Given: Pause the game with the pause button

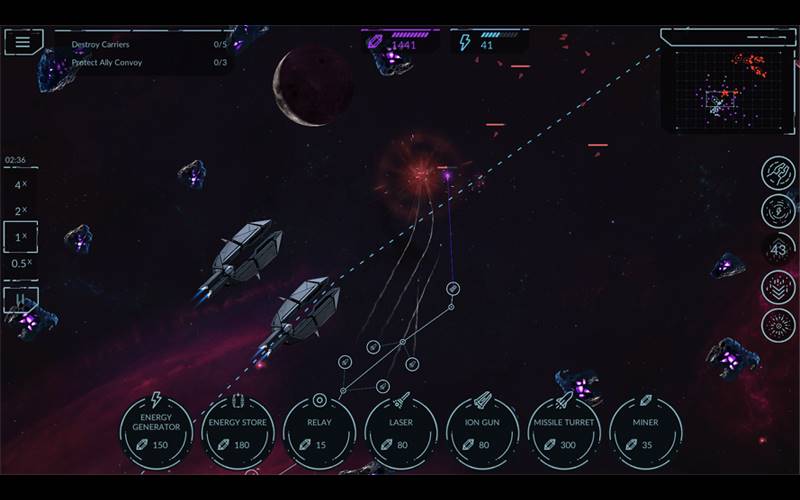Looking at the screenshot, I should (20, 298).
